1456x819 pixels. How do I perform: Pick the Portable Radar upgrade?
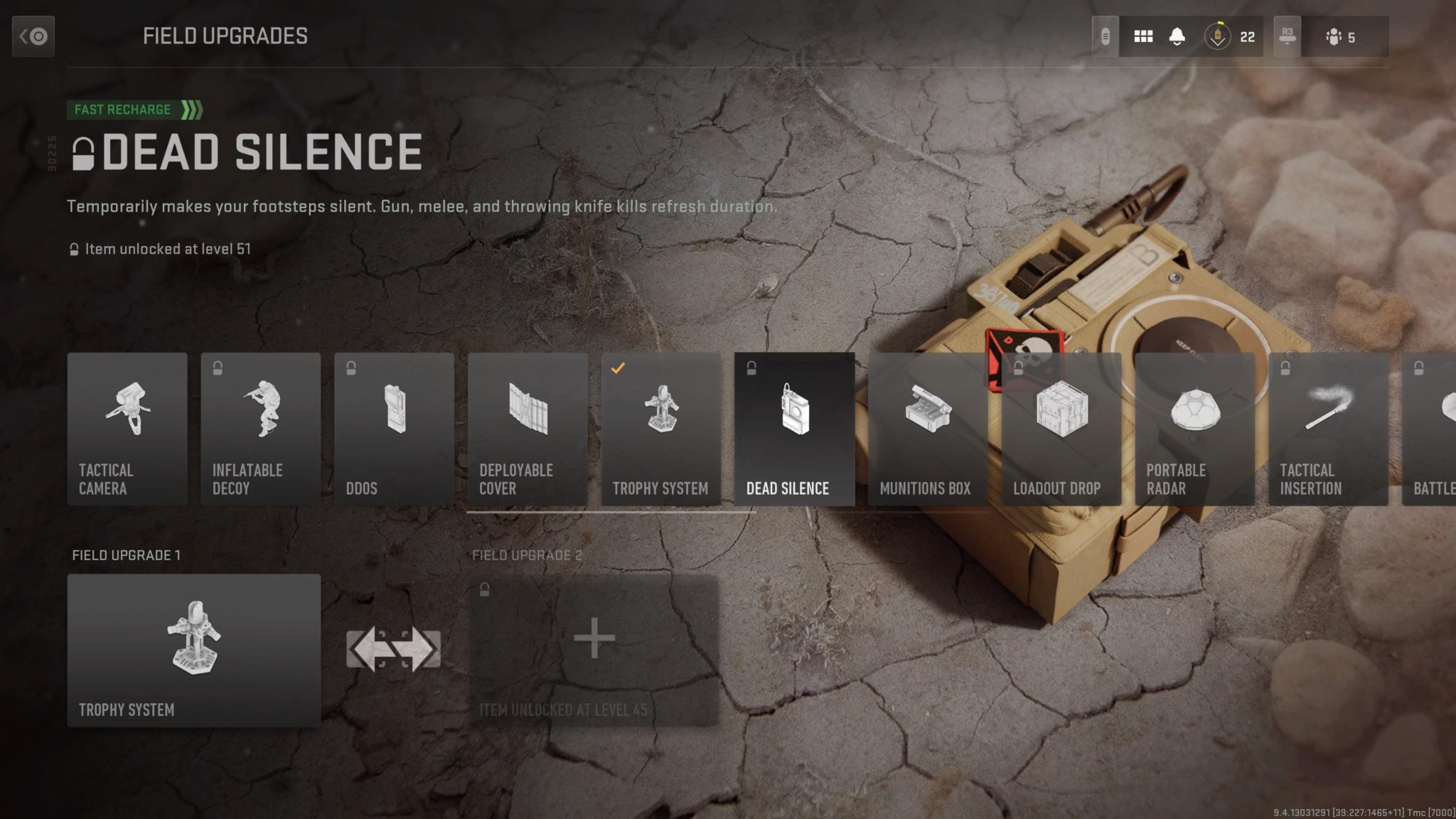coord(1194,429)
